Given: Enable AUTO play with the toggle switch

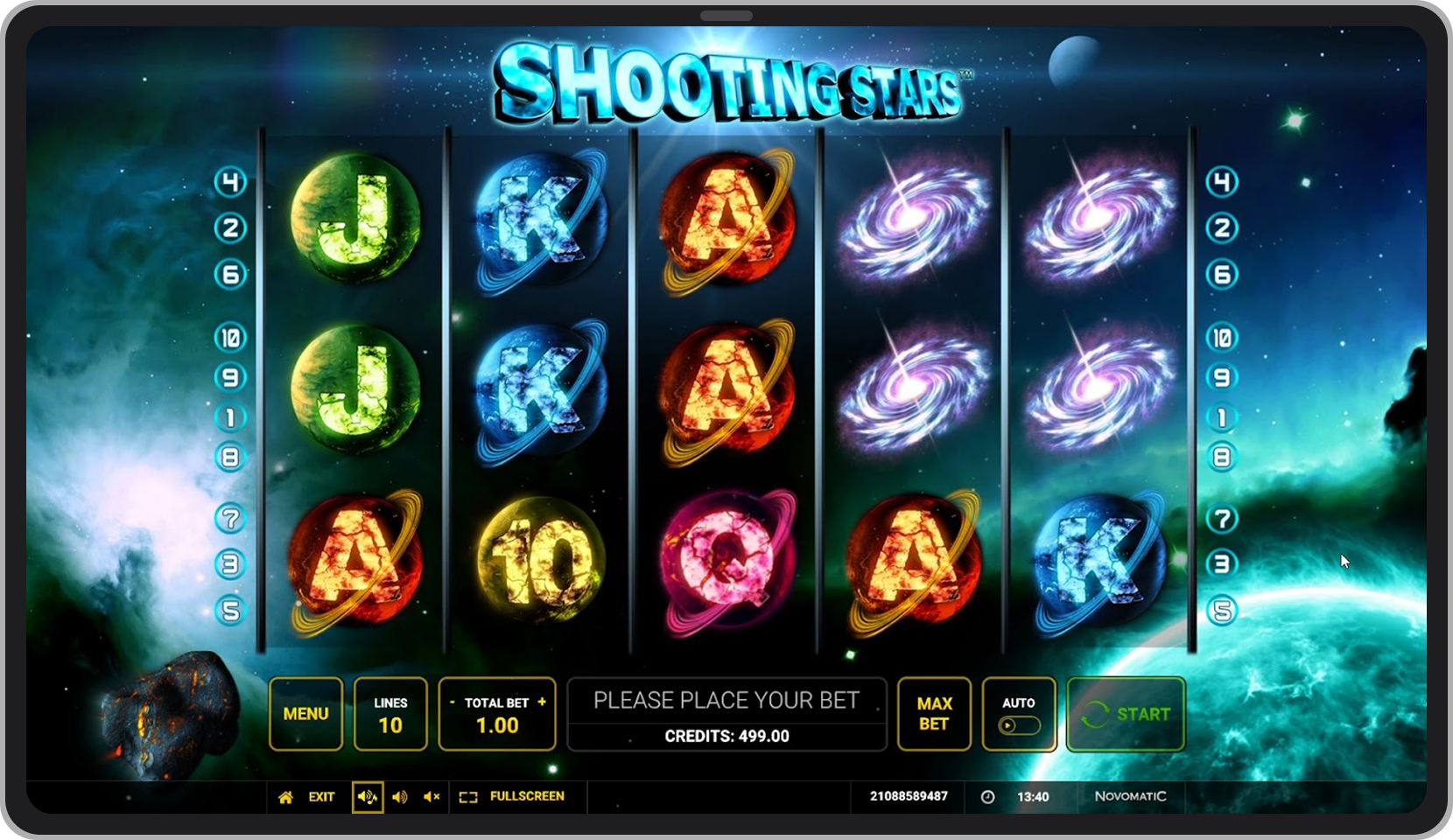Looking at the screenshot, I should 1019,724.
